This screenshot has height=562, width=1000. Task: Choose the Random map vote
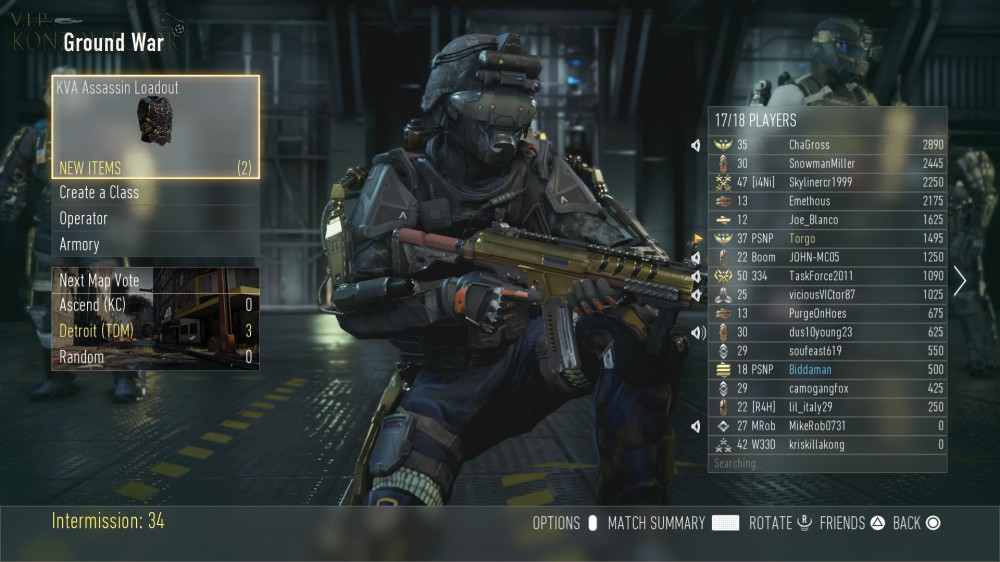click(x=155, y=357)
